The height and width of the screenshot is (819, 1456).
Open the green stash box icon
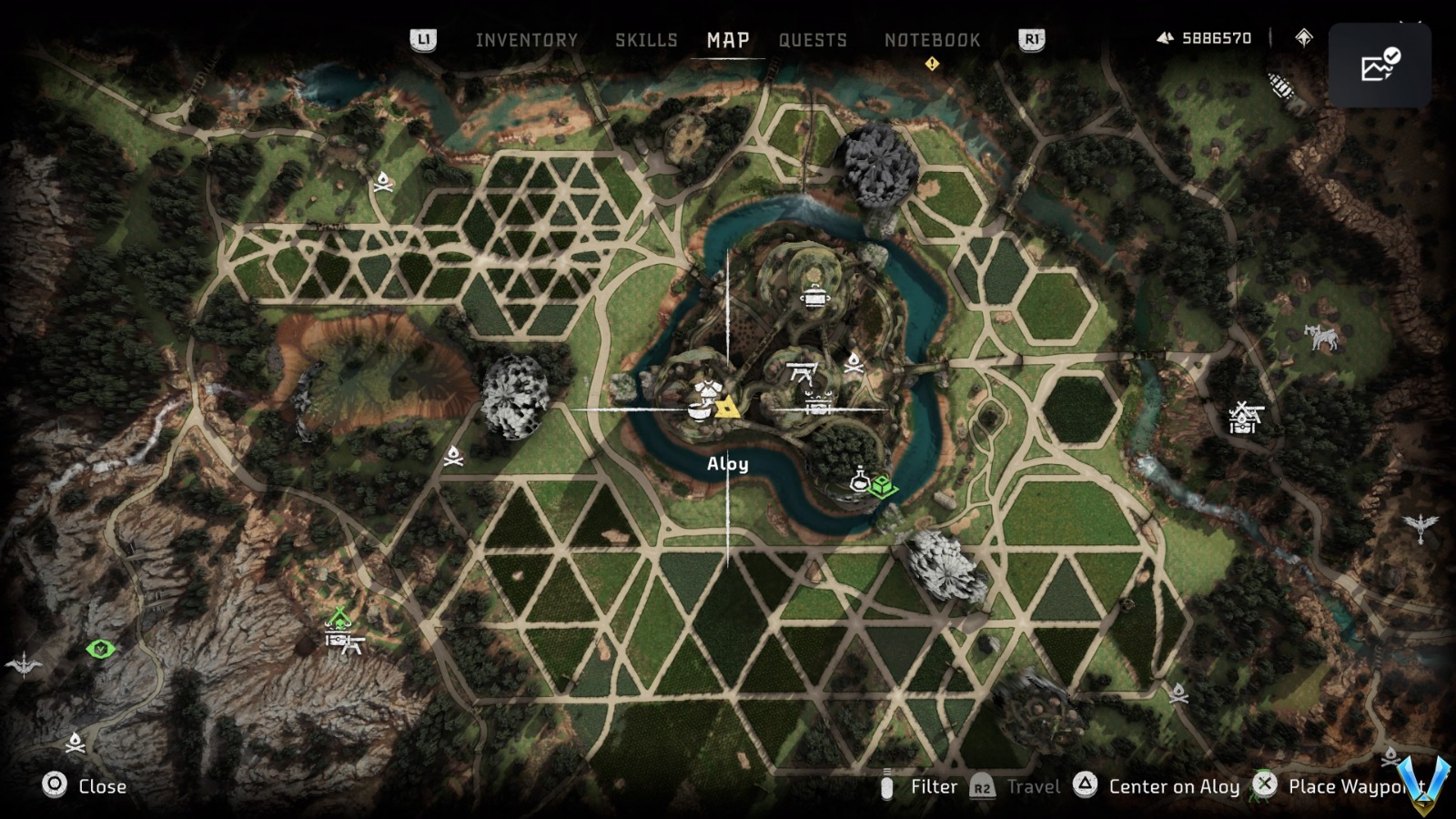pyautogui.click(x=885, y=488)
